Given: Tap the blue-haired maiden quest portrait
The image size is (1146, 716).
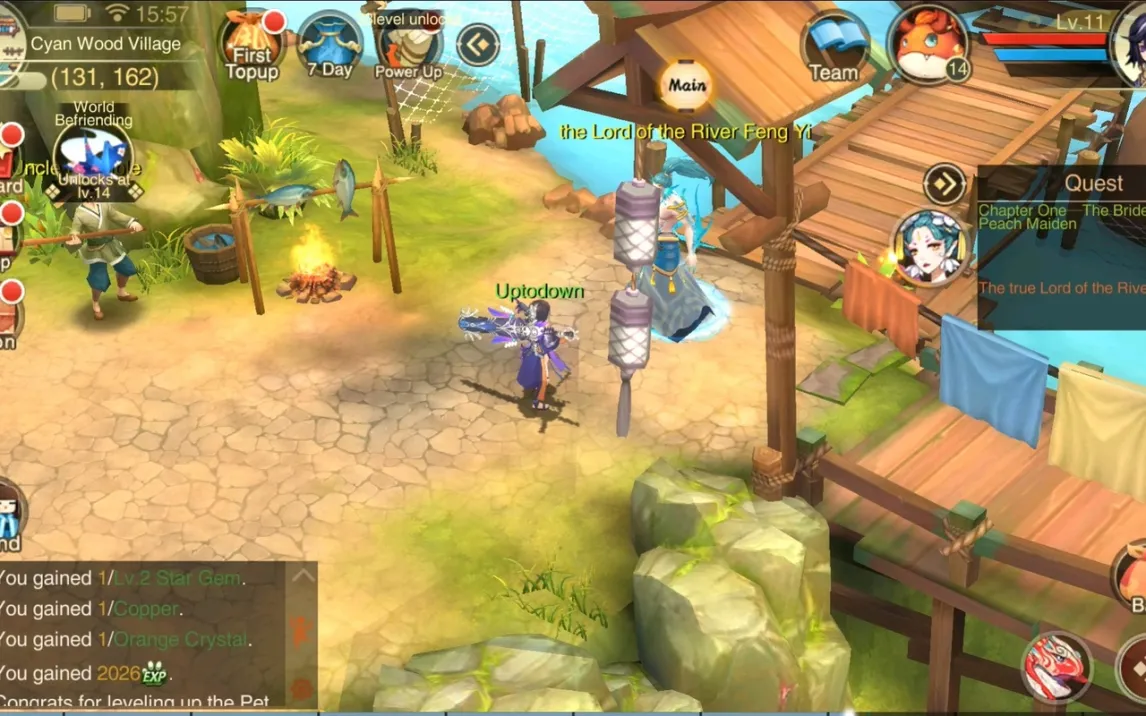Looking at the screenshot, I should pyautogui.click(x=930, y=248).
